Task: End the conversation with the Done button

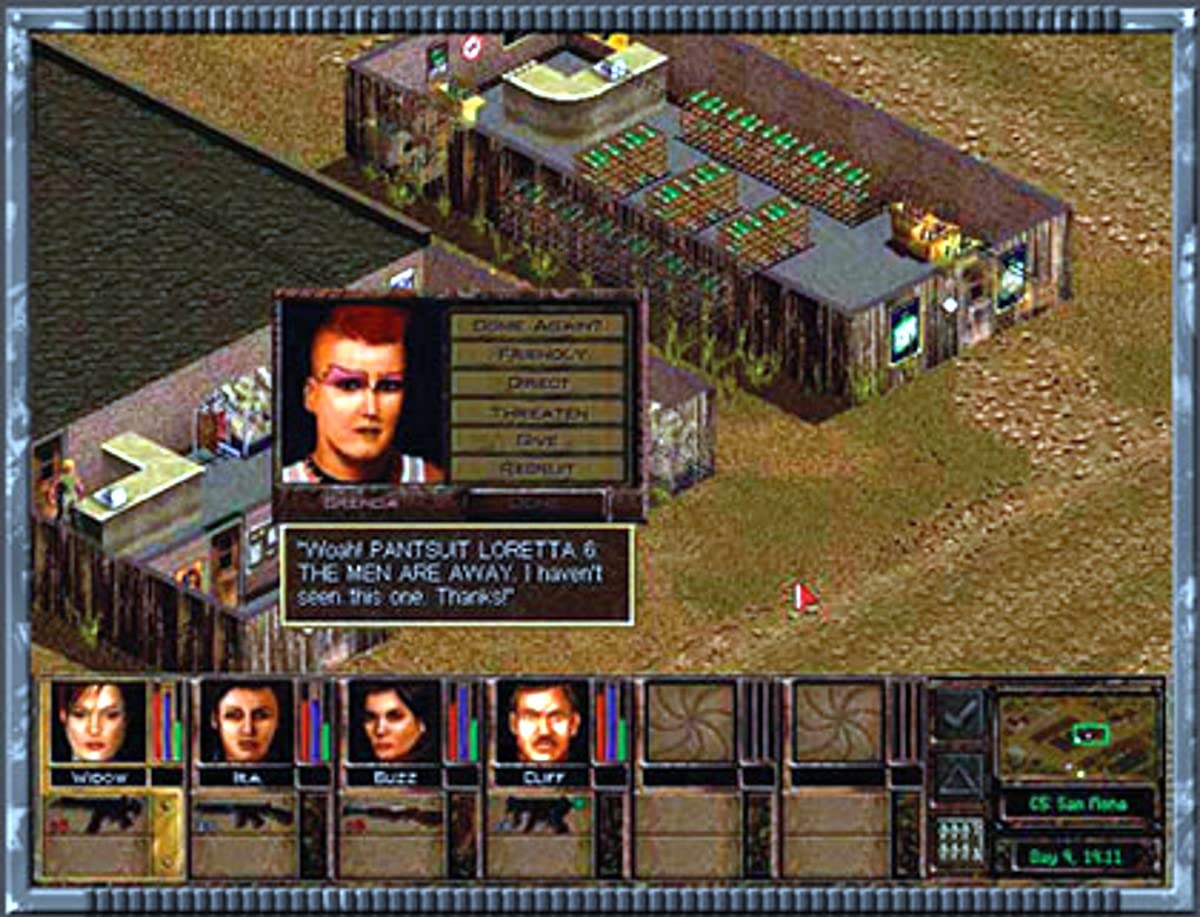Action: [539, 504]
